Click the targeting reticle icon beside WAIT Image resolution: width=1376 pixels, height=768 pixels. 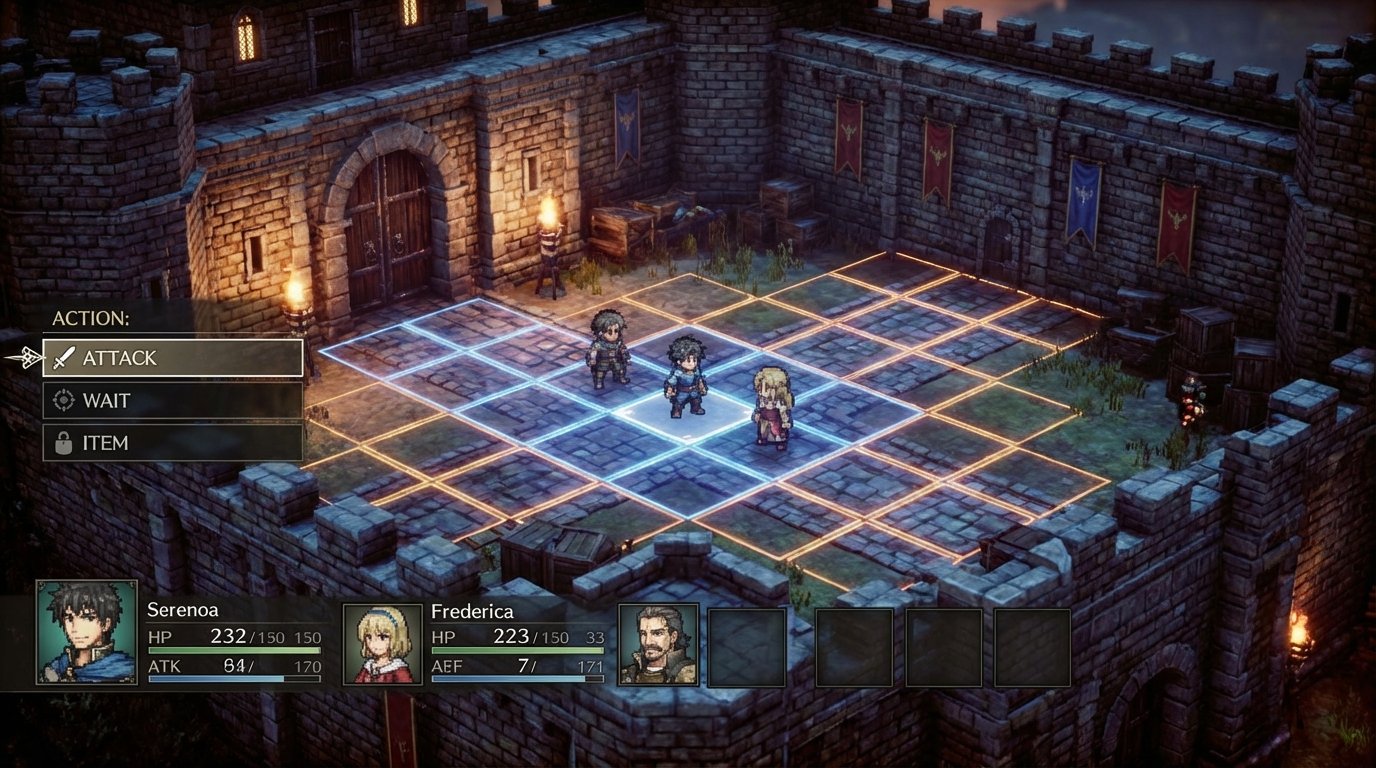(x=62, y=400)
